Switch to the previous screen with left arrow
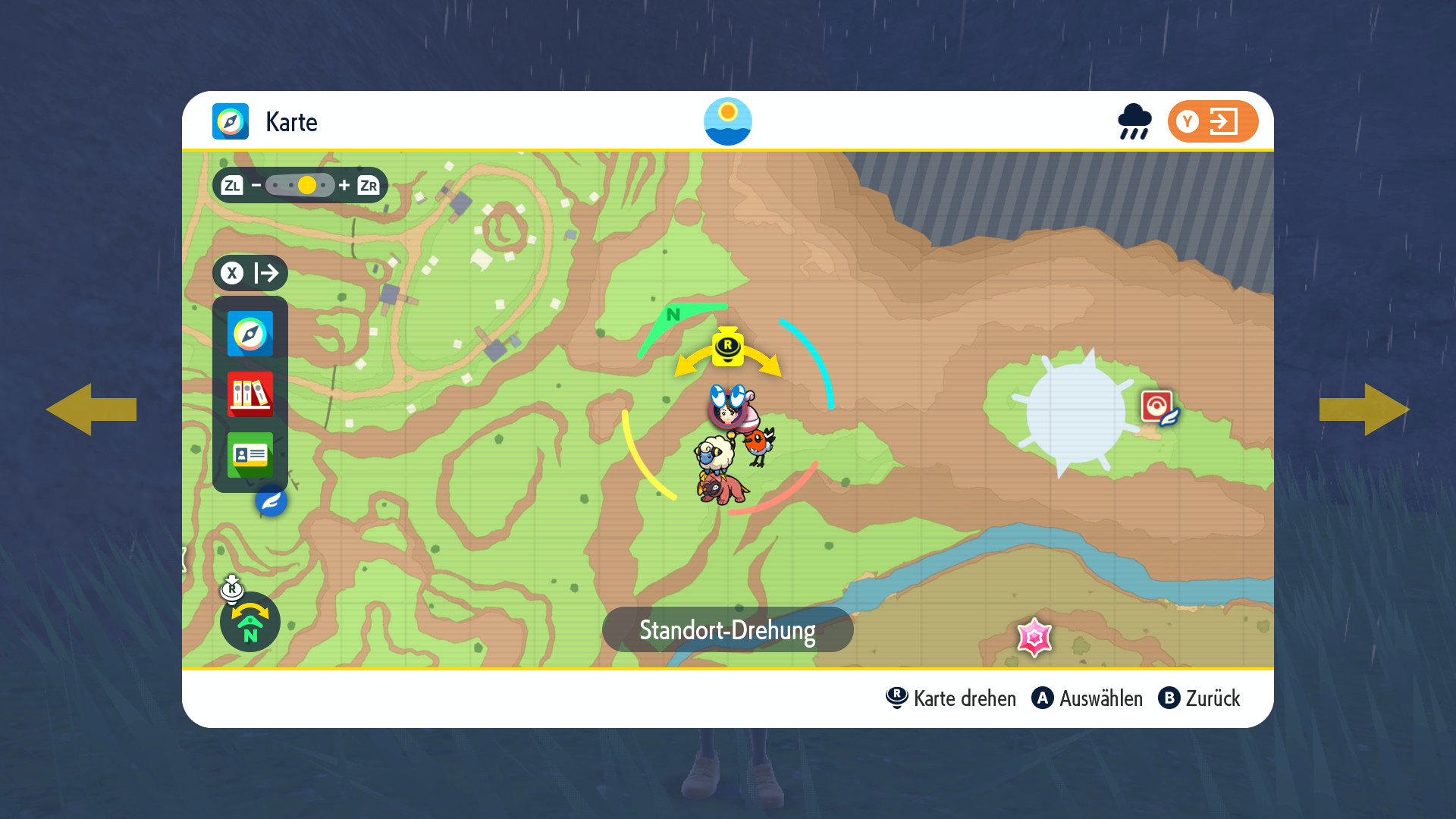 coord(91,409)
